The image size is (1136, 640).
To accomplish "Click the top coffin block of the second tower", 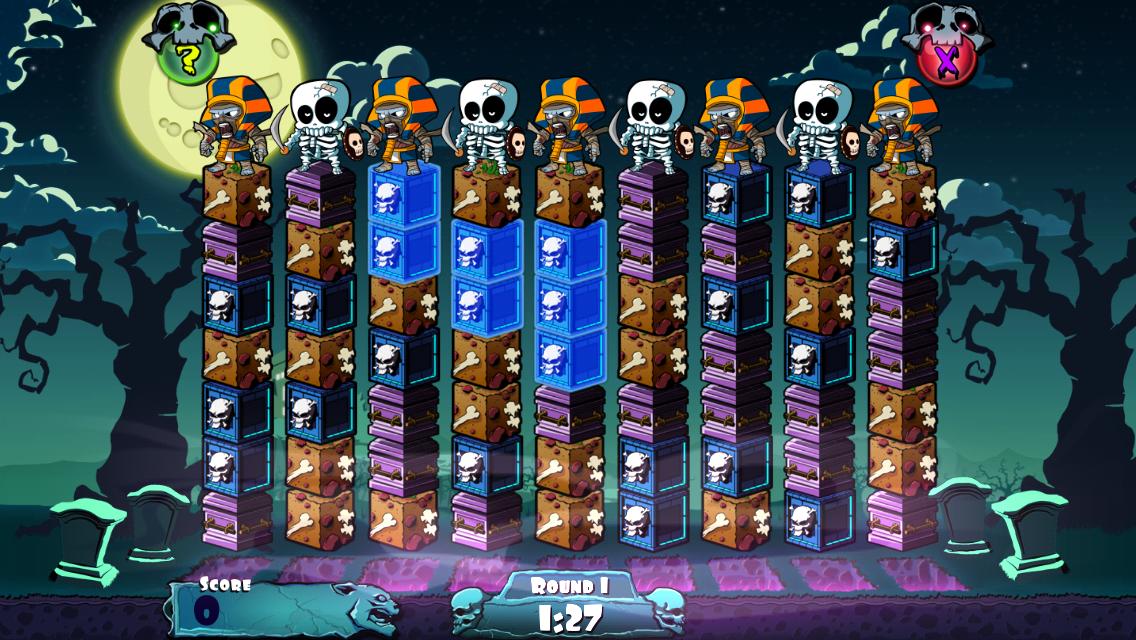I will click(x=320, y=196).
